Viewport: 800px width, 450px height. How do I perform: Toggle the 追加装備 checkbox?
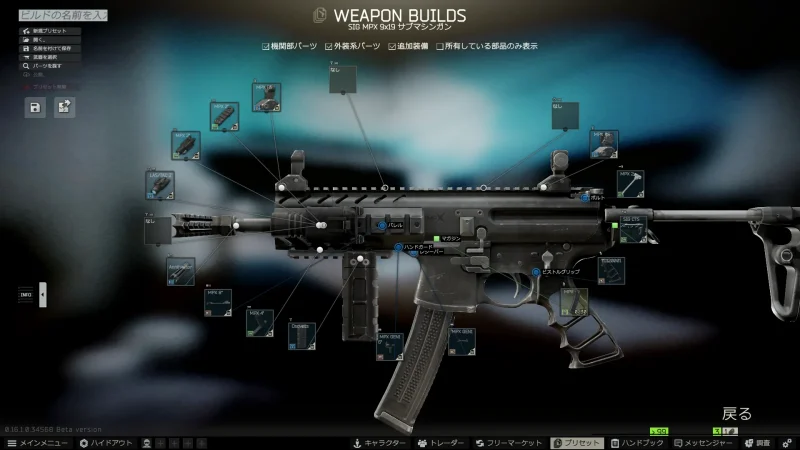tap(392, 46)
